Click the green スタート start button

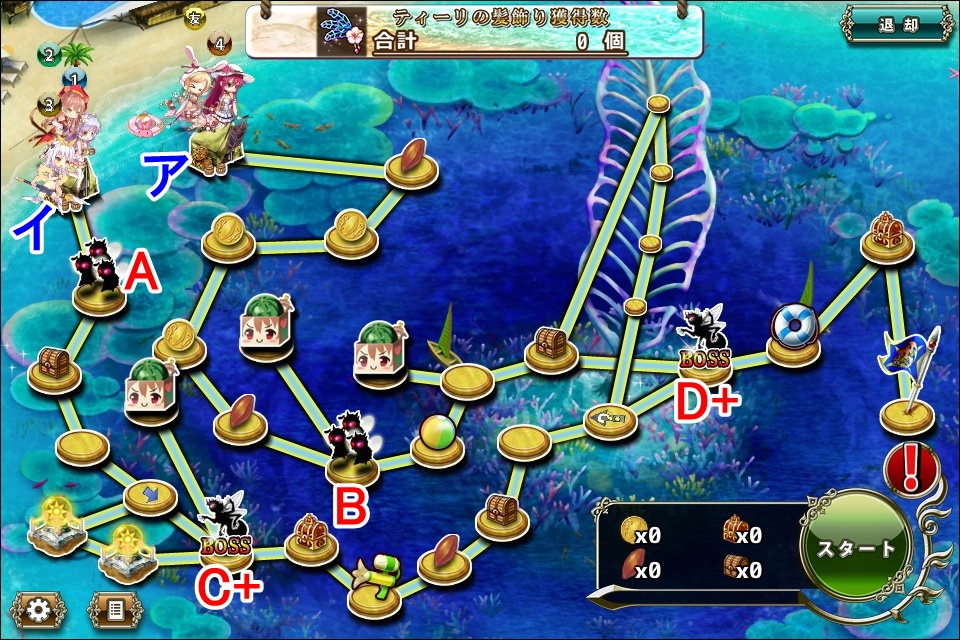(x=857, y=549)
